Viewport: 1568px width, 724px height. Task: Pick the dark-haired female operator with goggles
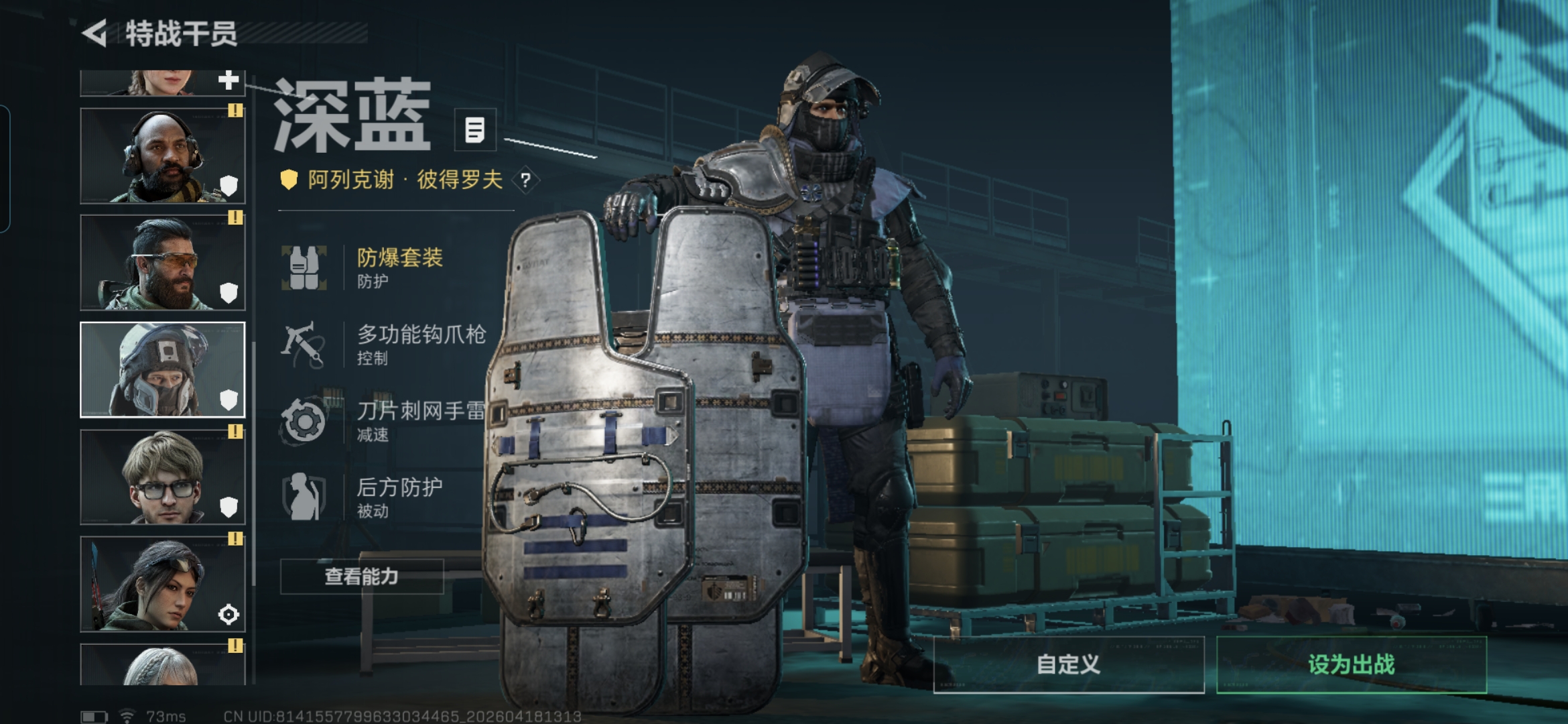coord(163,584)
